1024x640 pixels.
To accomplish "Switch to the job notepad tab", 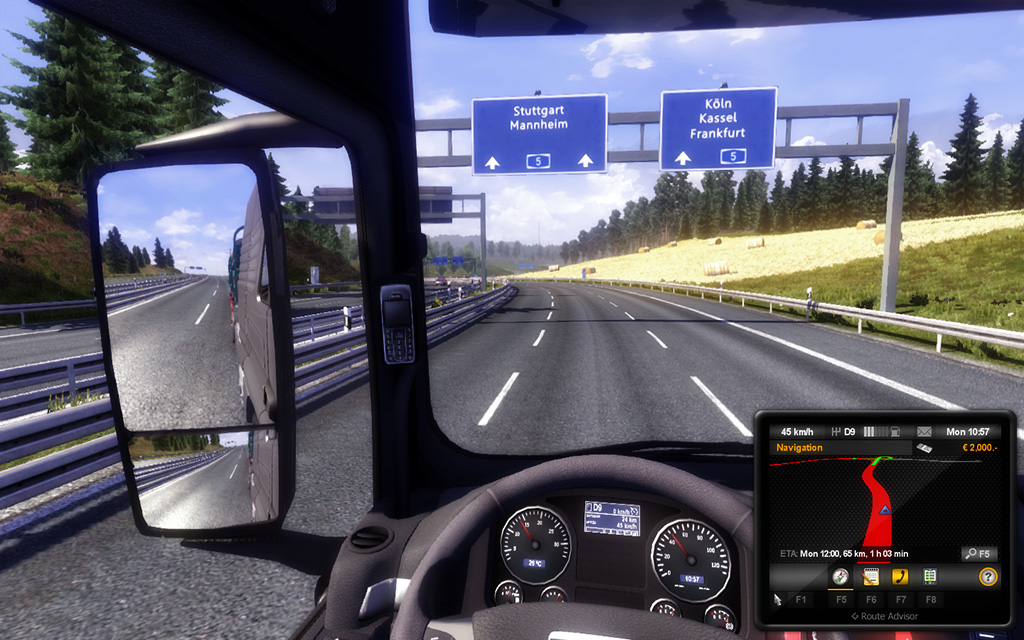I will pos(870,576).
